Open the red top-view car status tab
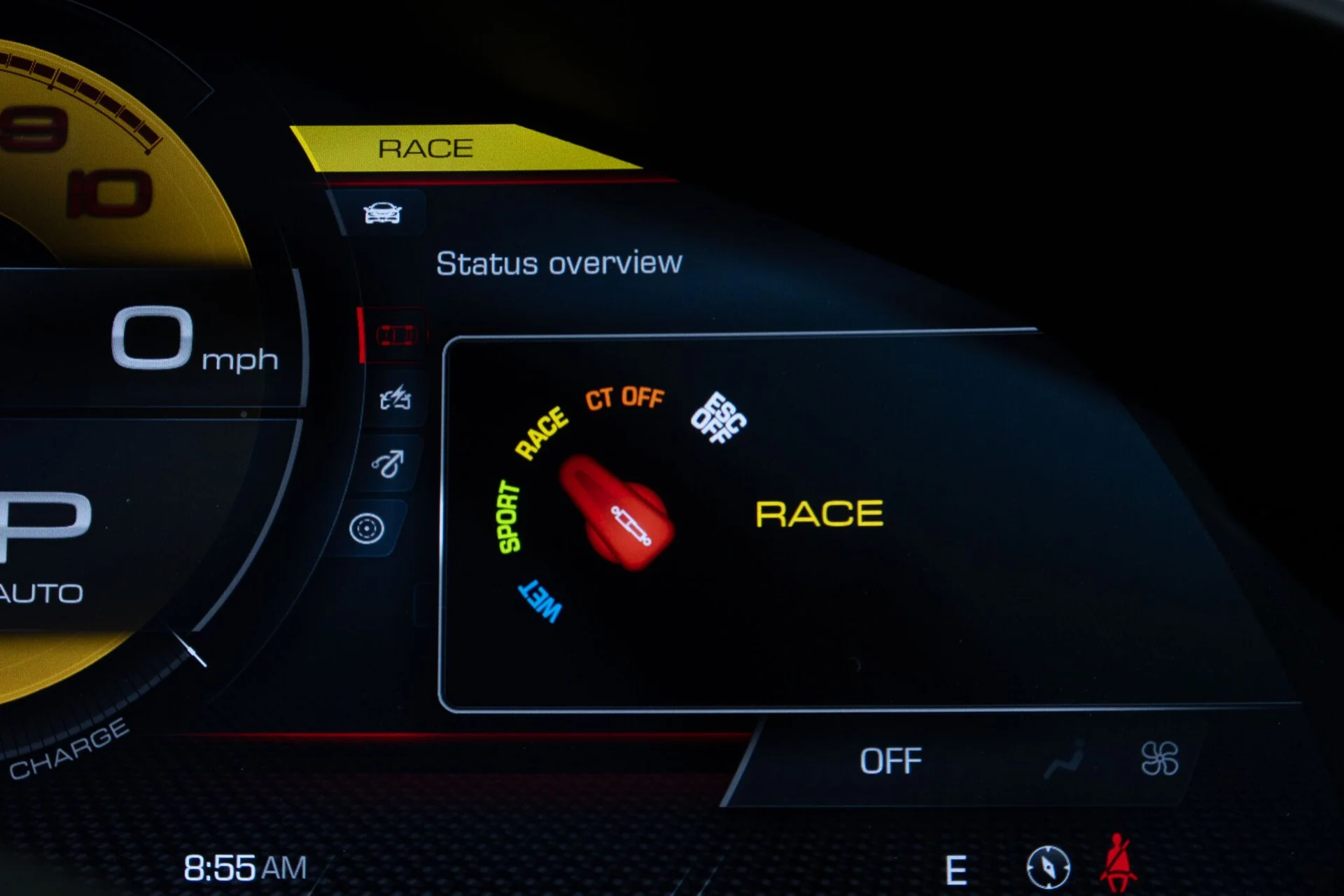The height and width of the screenshot is (896, 1344). 396,335
